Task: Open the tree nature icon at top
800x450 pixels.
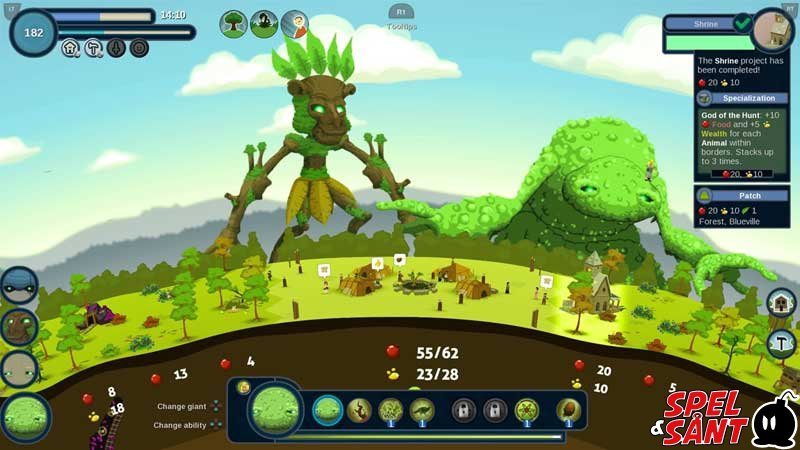Action: point(234,23)
